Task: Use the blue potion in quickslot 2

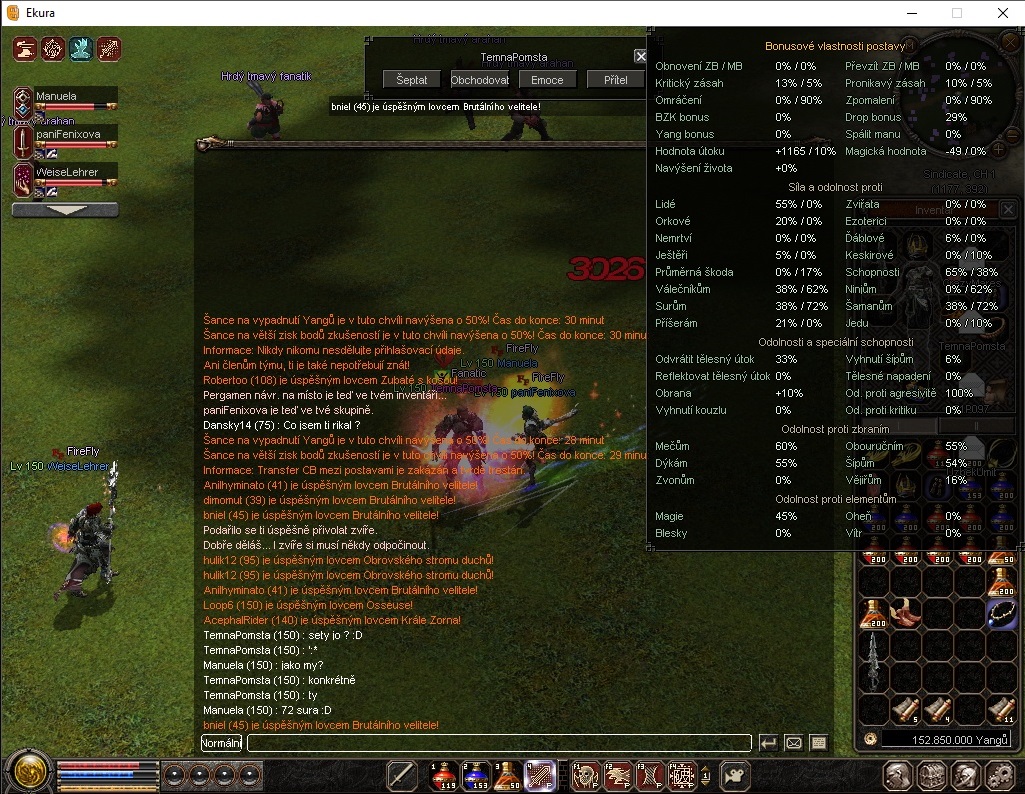Action: coord(476,775)
